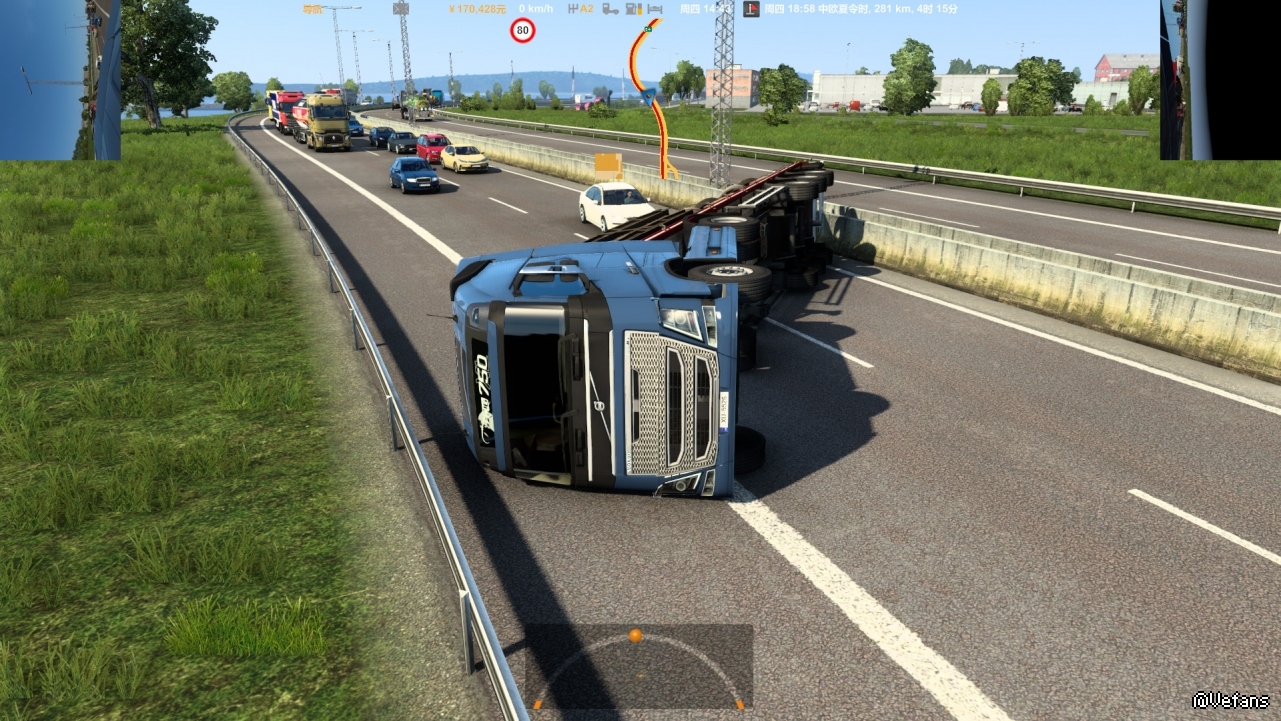The height and width of the screenshot is (721, 1281).
Task: Click the steering arc indicator panel
Action: click(638, 667)
